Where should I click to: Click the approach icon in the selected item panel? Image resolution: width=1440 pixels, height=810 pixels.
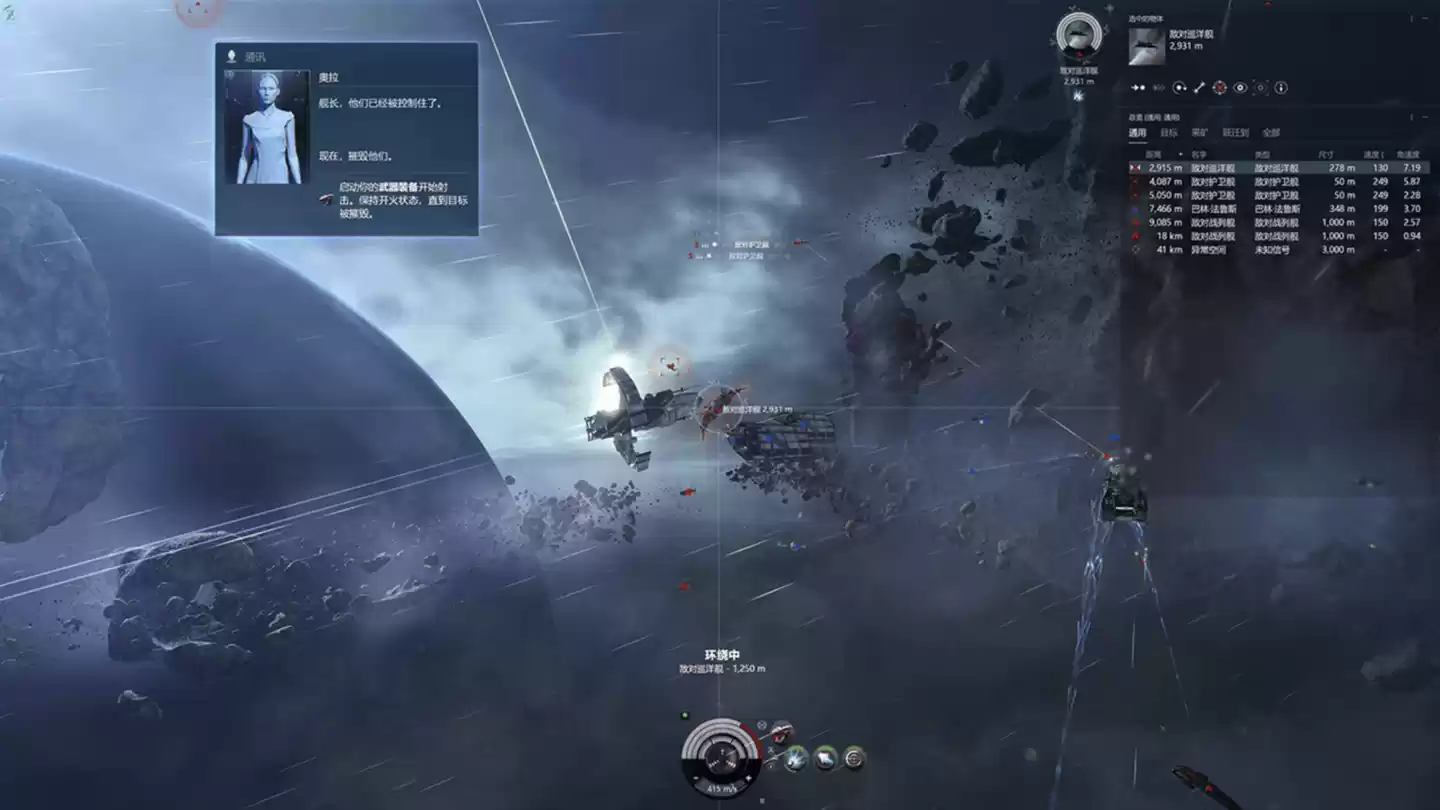click(x=1137, y=87)
